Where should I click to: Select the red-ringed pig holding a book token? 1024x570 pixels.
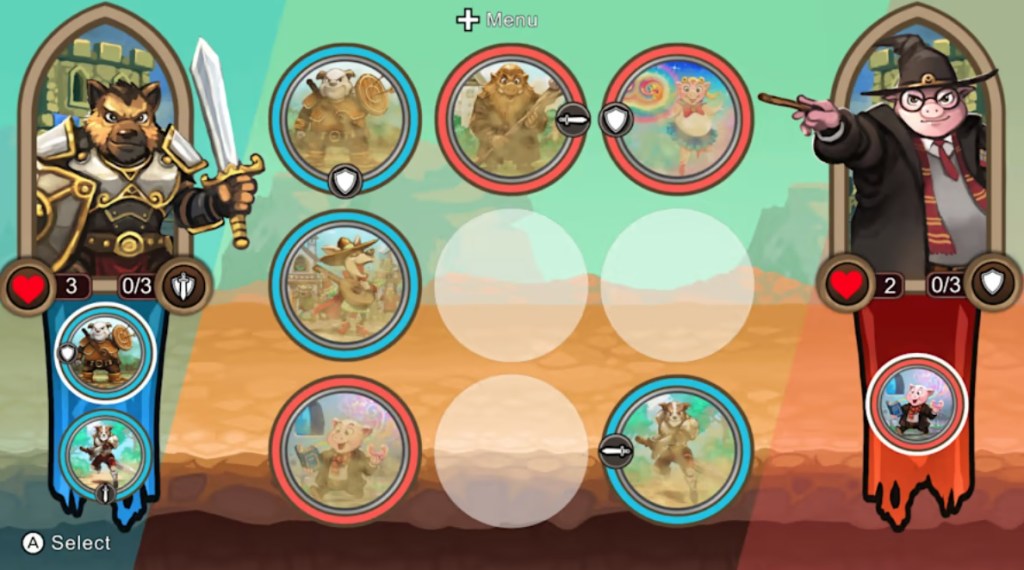[x=345, y=450]
